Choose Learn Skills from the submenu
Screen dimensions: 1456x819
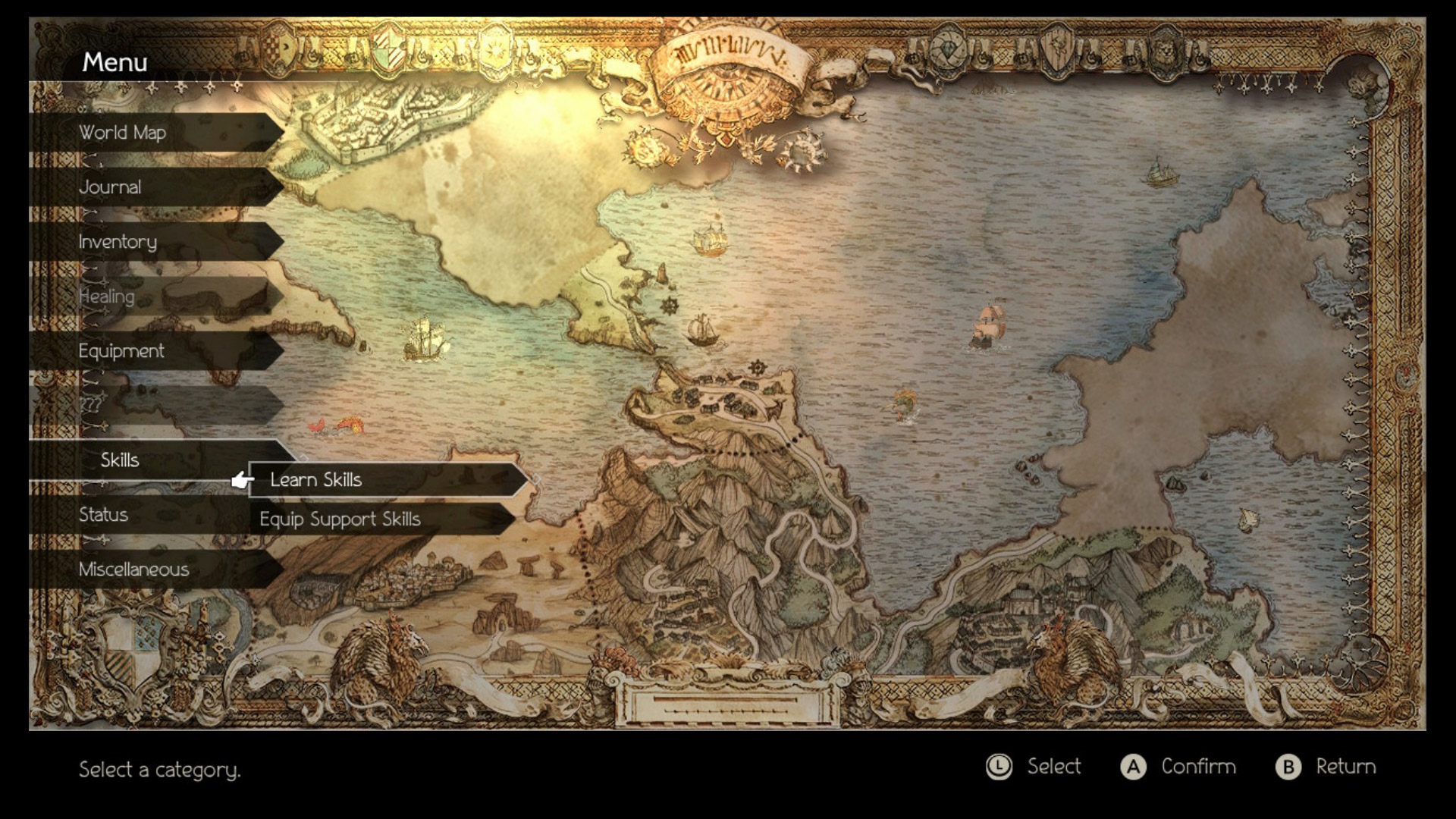(315, 479)
